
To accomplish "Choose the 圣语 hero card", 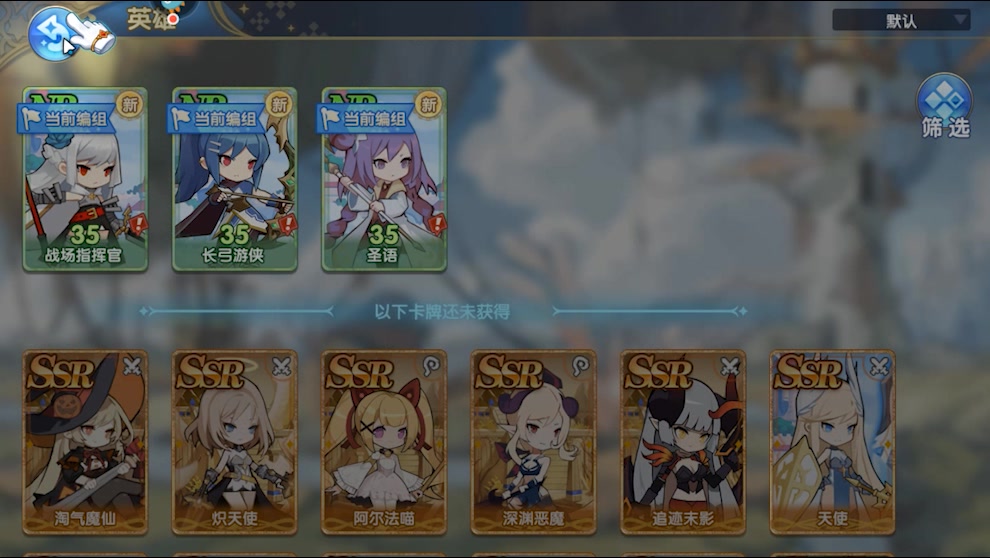I will coord(383,179).
